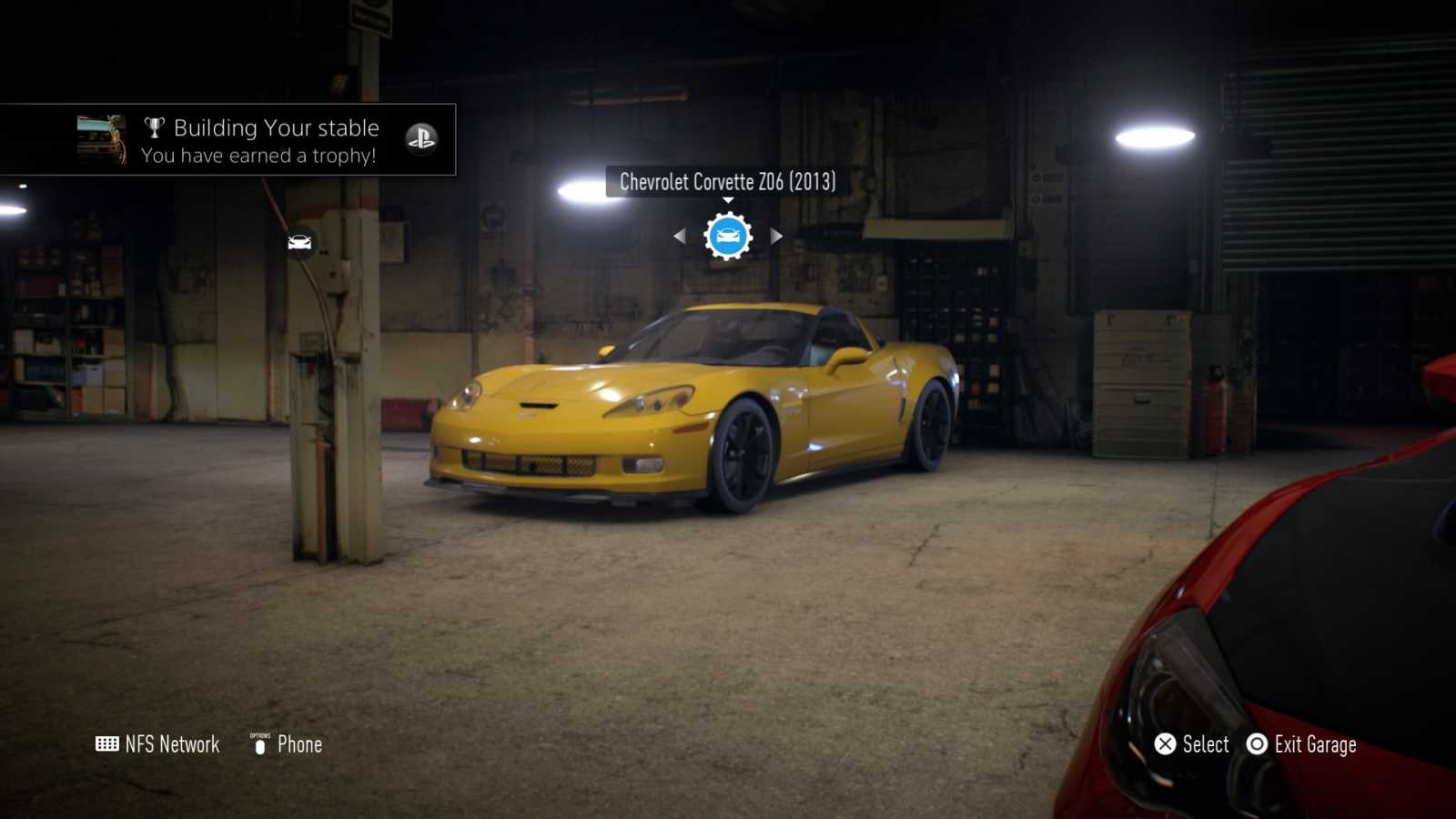Click the Chevrolet Corvette Z06 name label
The height and width of the screenshot is (819, 1456).
pyautogui.click(x=727, y=182)
